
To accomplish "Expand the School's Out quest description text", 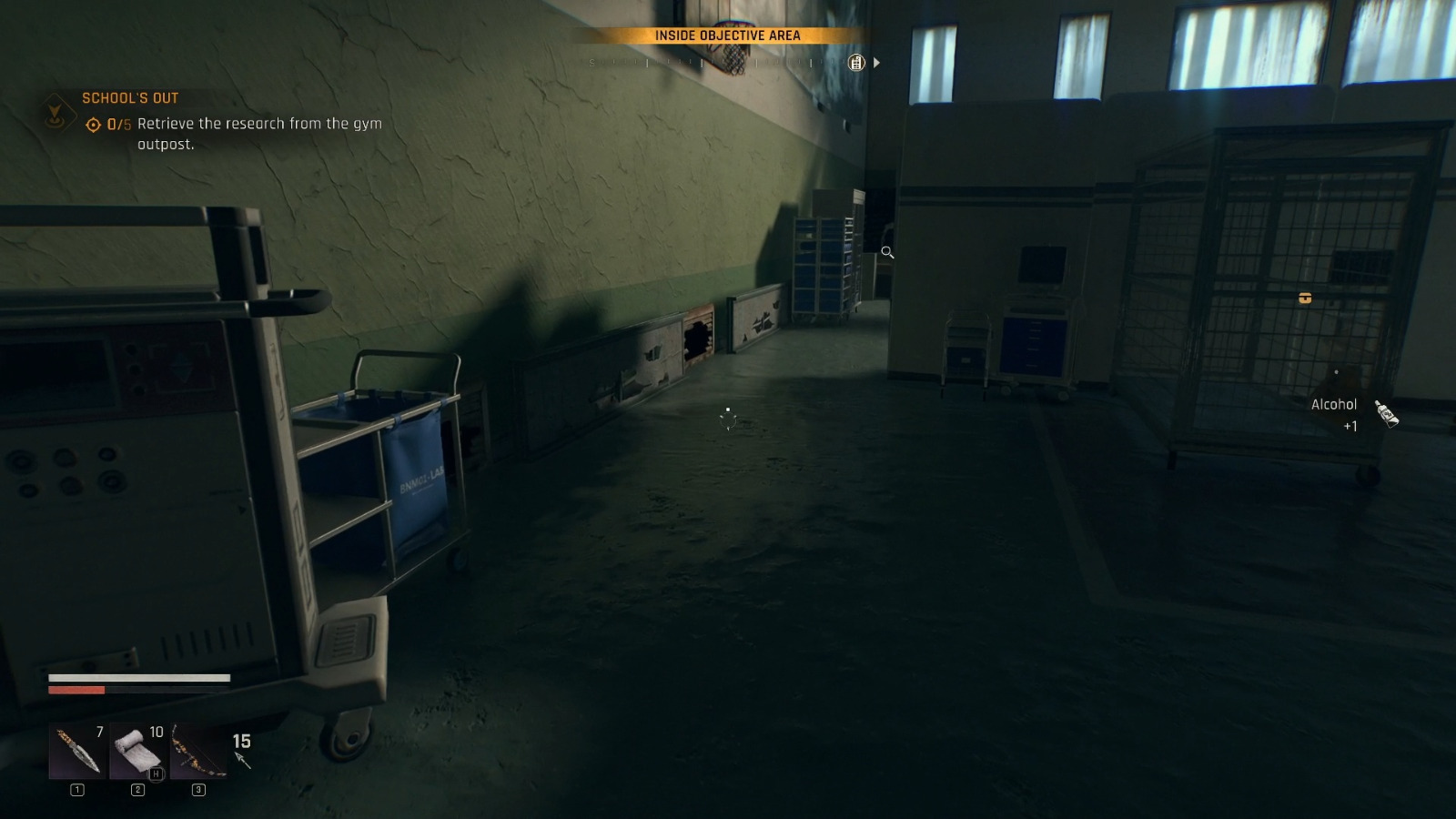I will point(259,132).
